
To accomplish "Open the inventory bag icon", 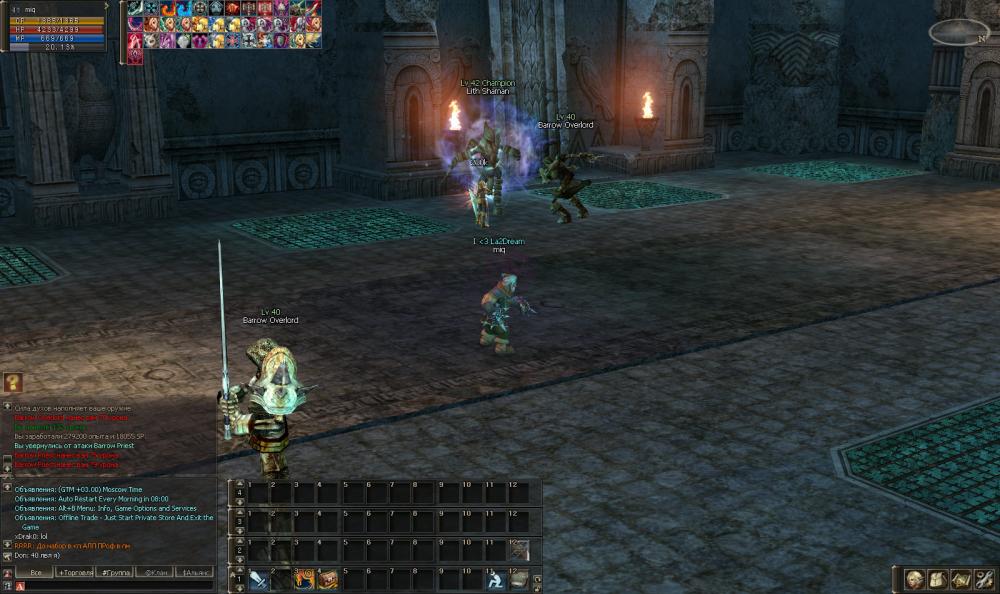I will [936, 579].
